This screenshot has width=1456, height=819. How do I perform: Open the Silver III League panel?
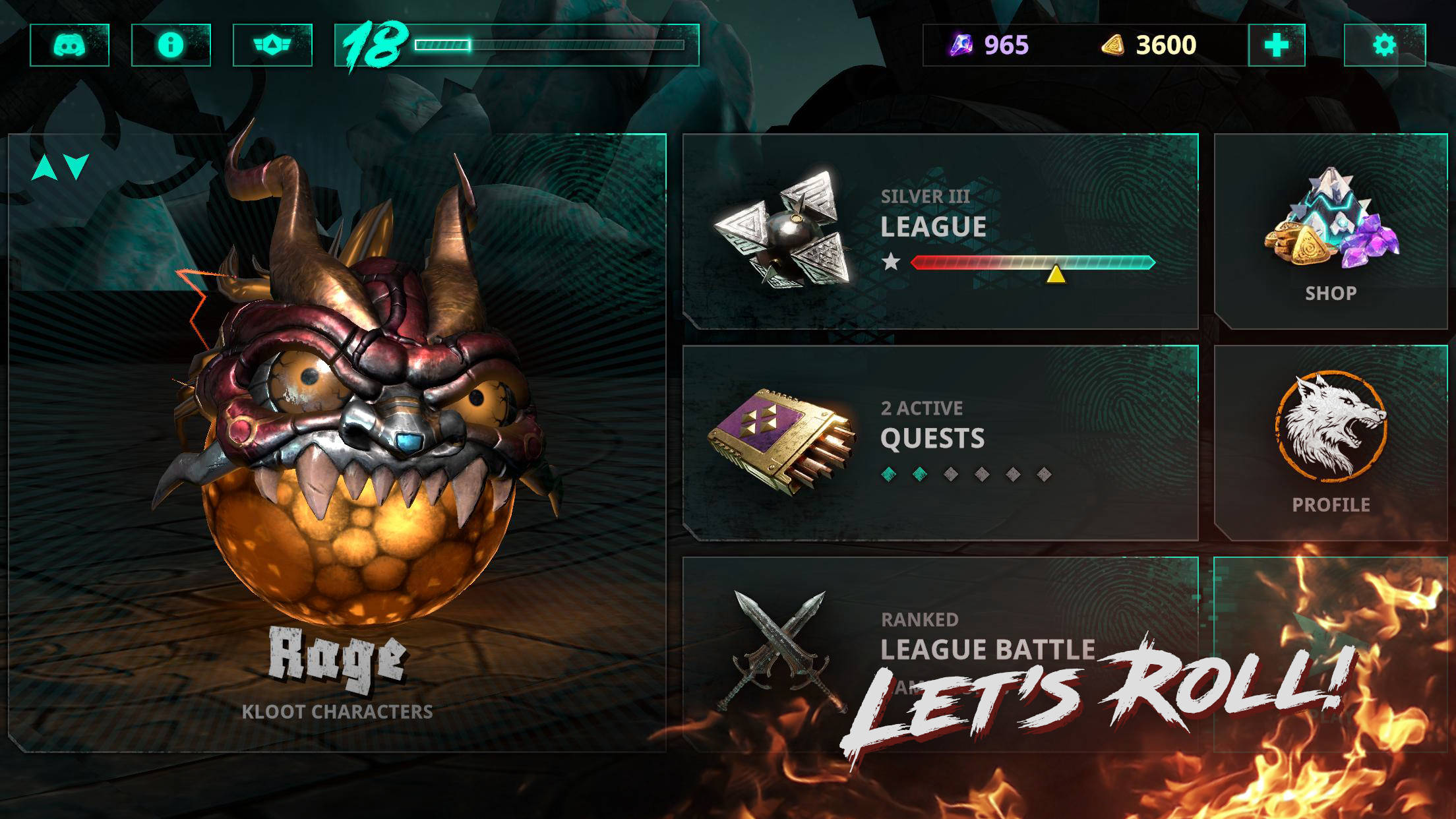tap(940, 231)
